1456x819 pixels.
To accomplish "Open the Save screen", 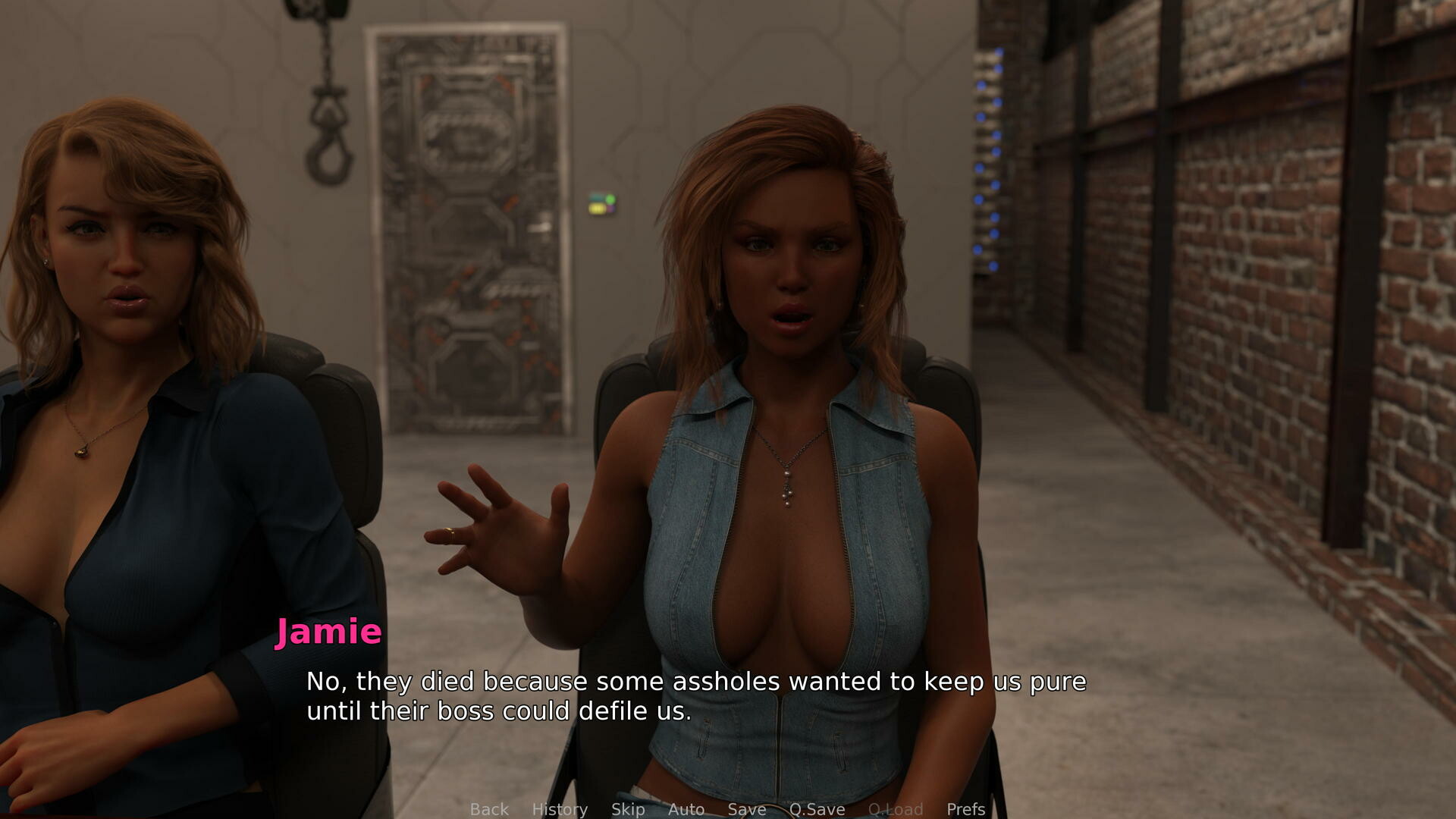I will (745, 809).
